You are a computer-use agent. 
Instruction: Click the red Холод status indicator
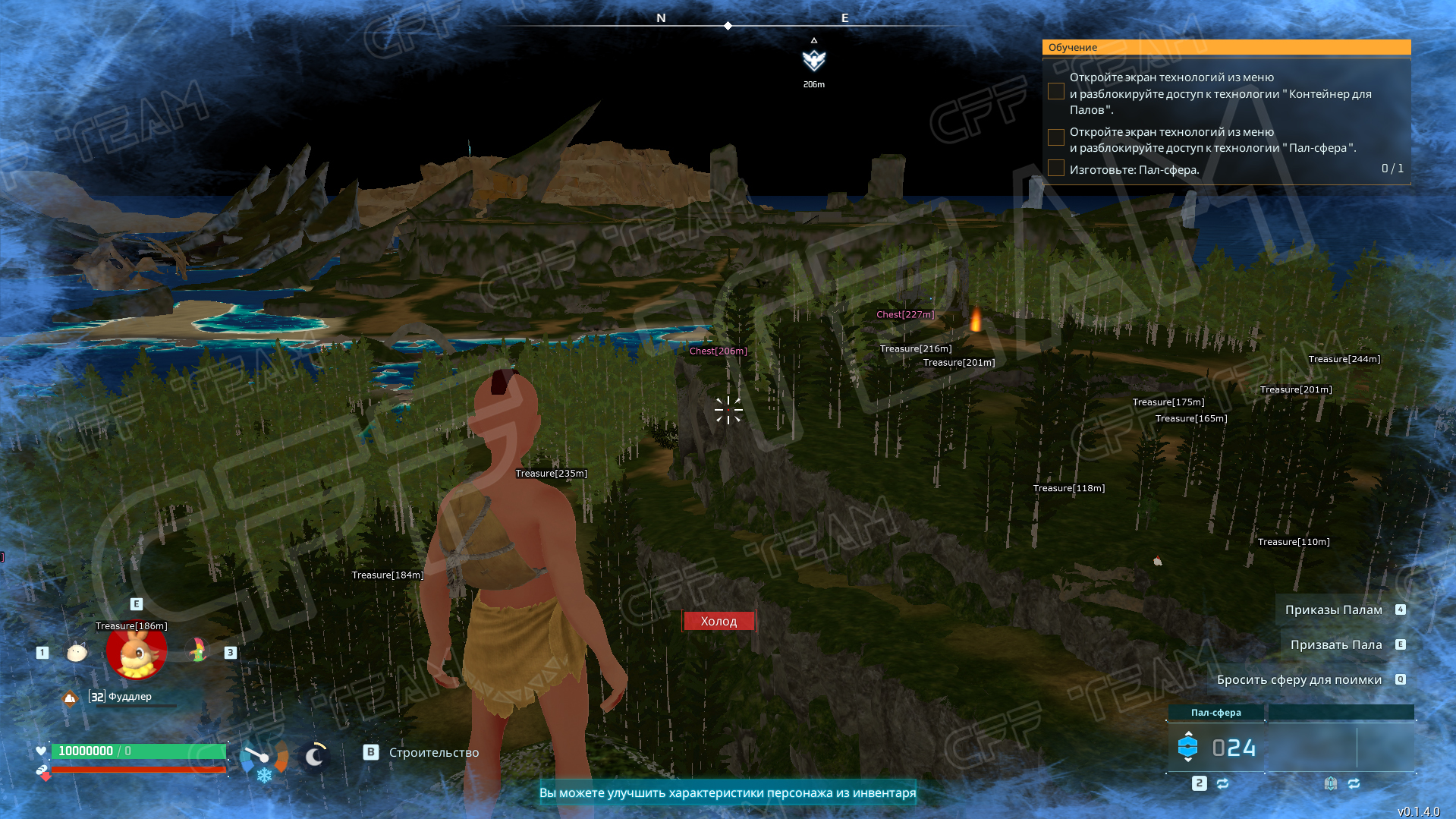(x=719, y=621)
